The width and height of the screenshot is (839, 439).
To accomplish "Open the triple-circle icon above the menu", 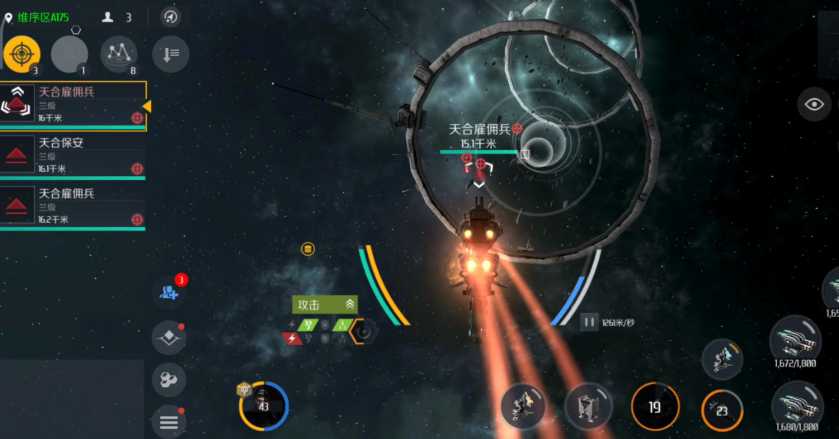I will [168, 380].
